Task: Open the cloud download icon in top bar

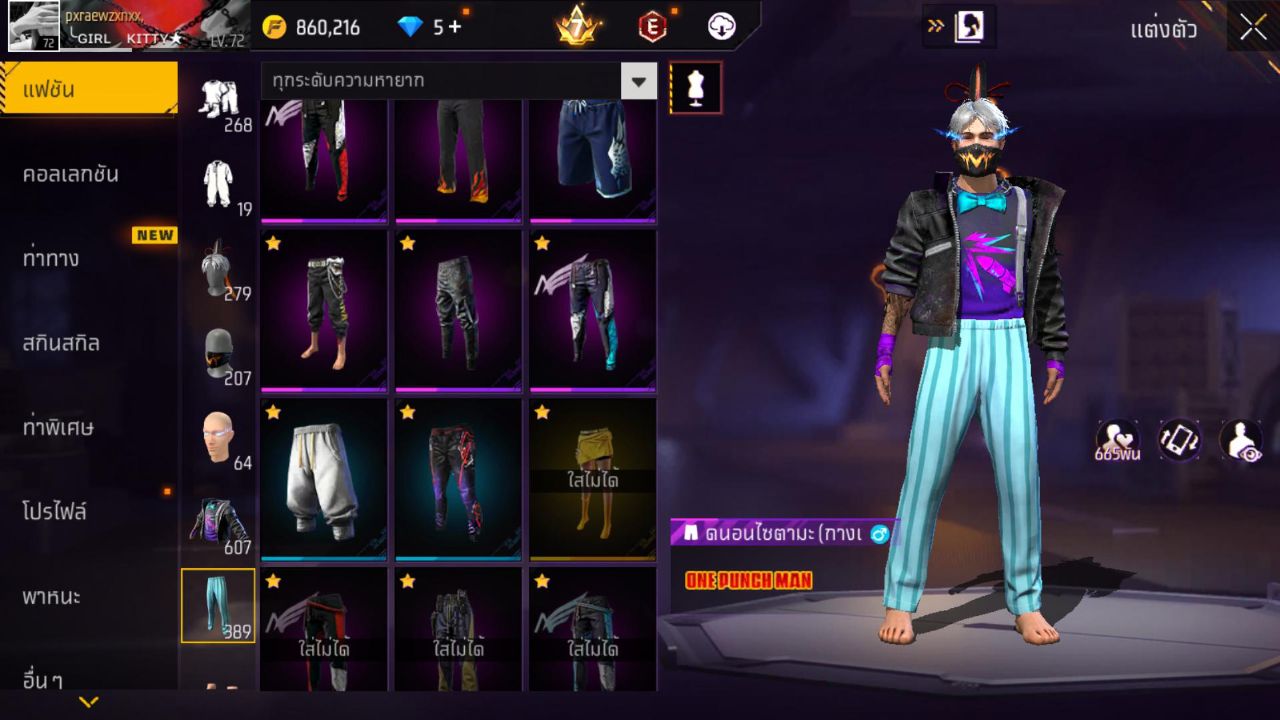Action: coord(722,27)
